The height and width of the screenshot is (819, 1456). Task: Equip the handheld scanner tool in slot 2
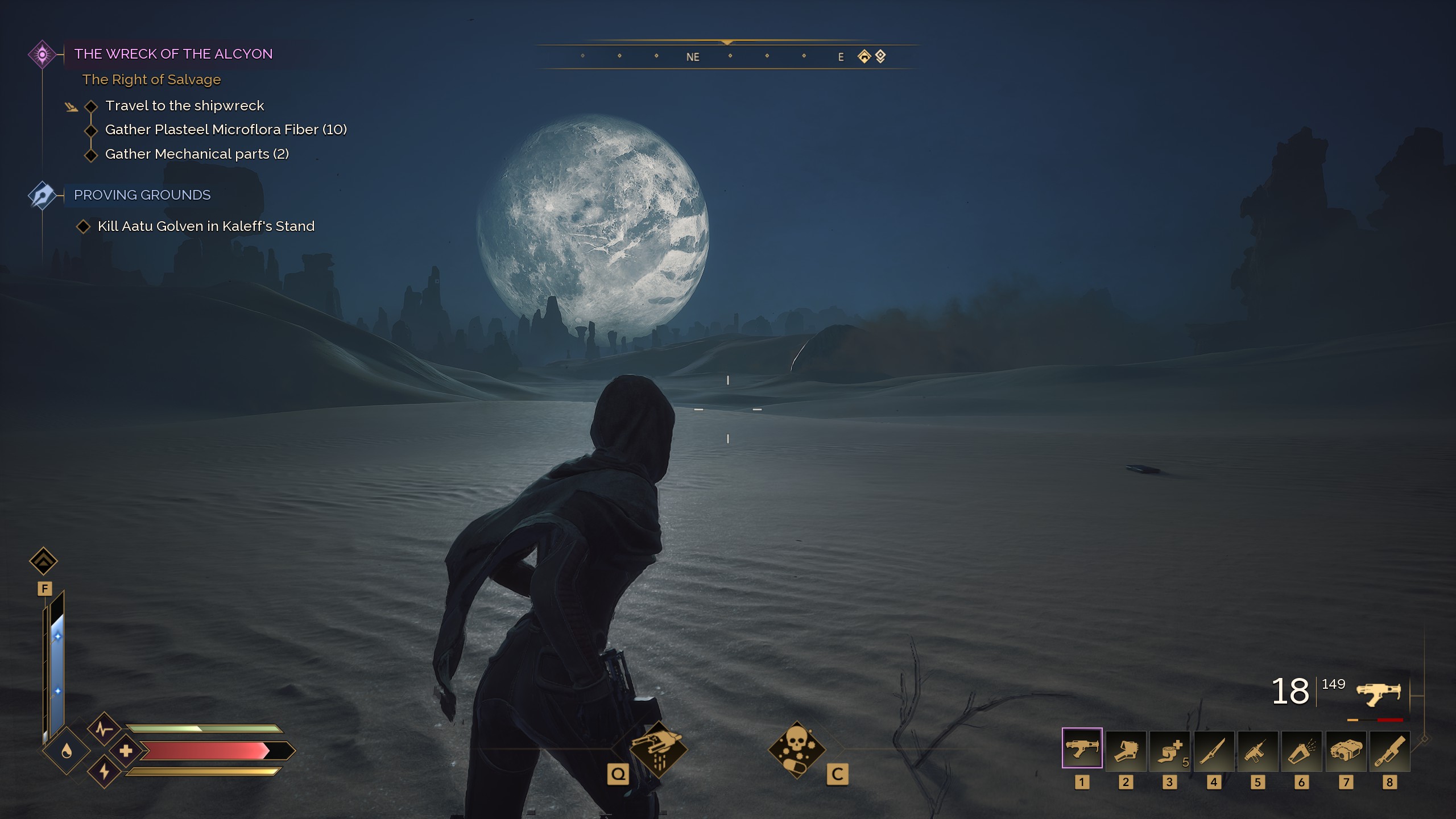click(x=1126, y=750)
